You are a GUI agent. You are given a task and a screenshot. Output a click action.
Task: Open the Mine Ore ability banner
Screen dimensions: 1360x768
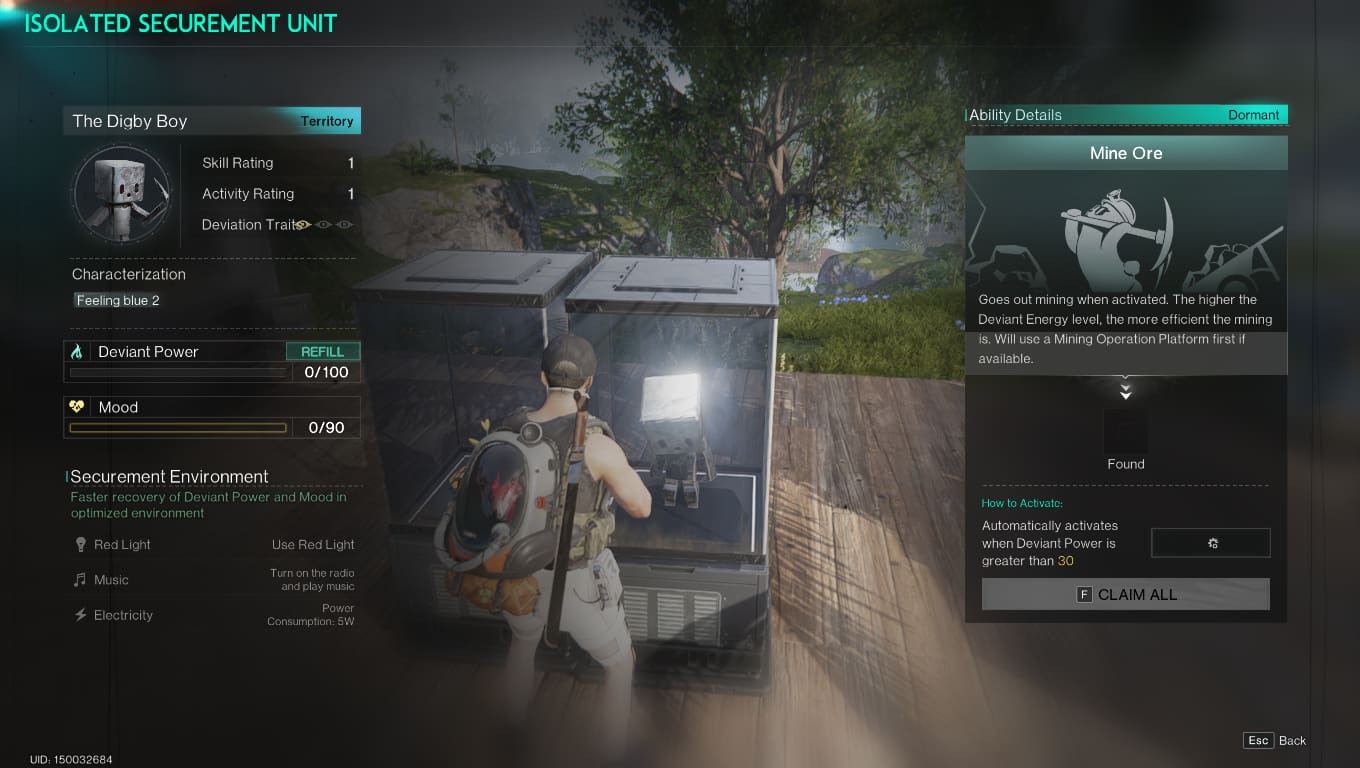coord(1126,154)
